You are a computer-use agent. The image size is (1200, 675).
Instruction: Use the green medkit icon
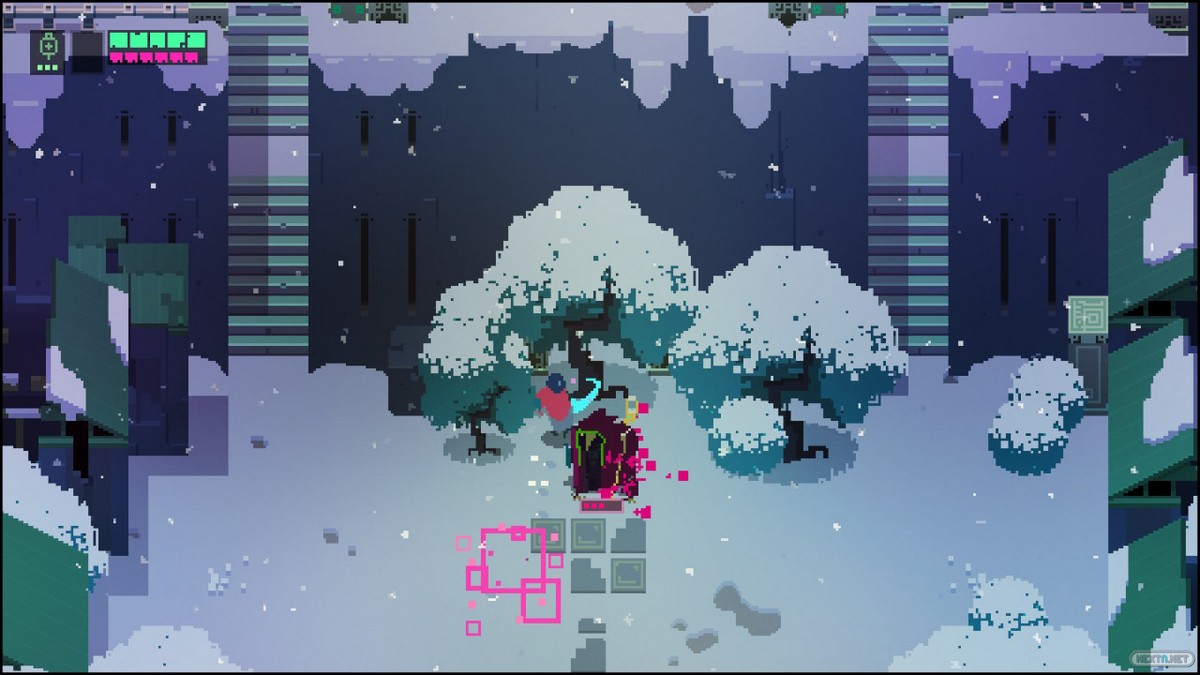click(47, 46)
